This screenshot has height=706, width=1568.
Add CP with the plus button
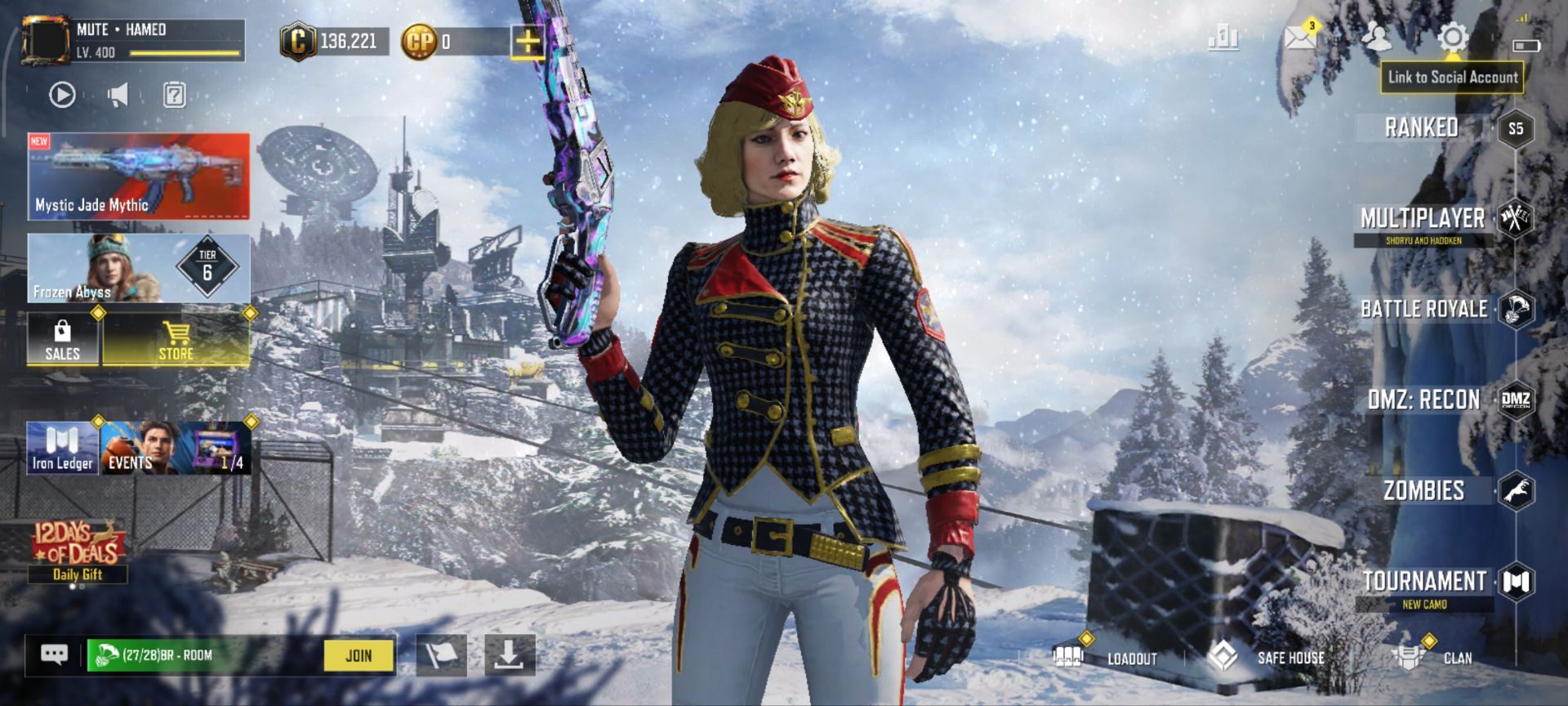(528, 41)
